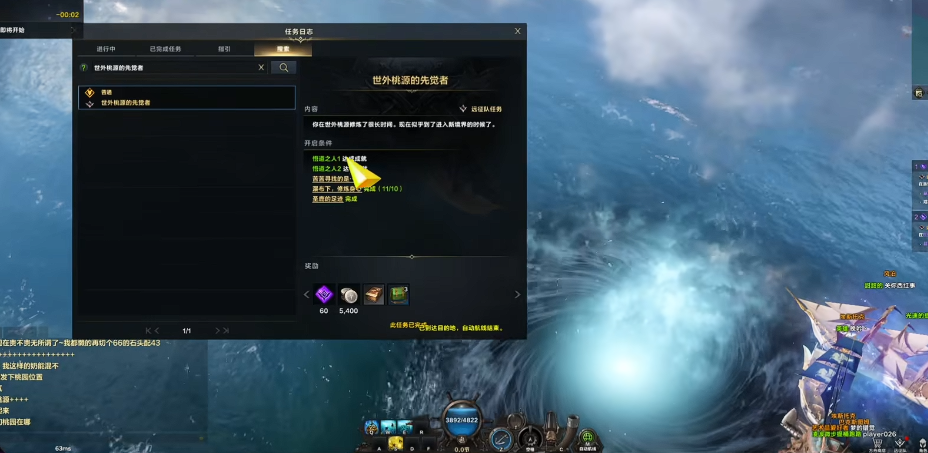Screen dimensions: 928x453
Task: Go to the last quest list page
Action: pos(227,330)
